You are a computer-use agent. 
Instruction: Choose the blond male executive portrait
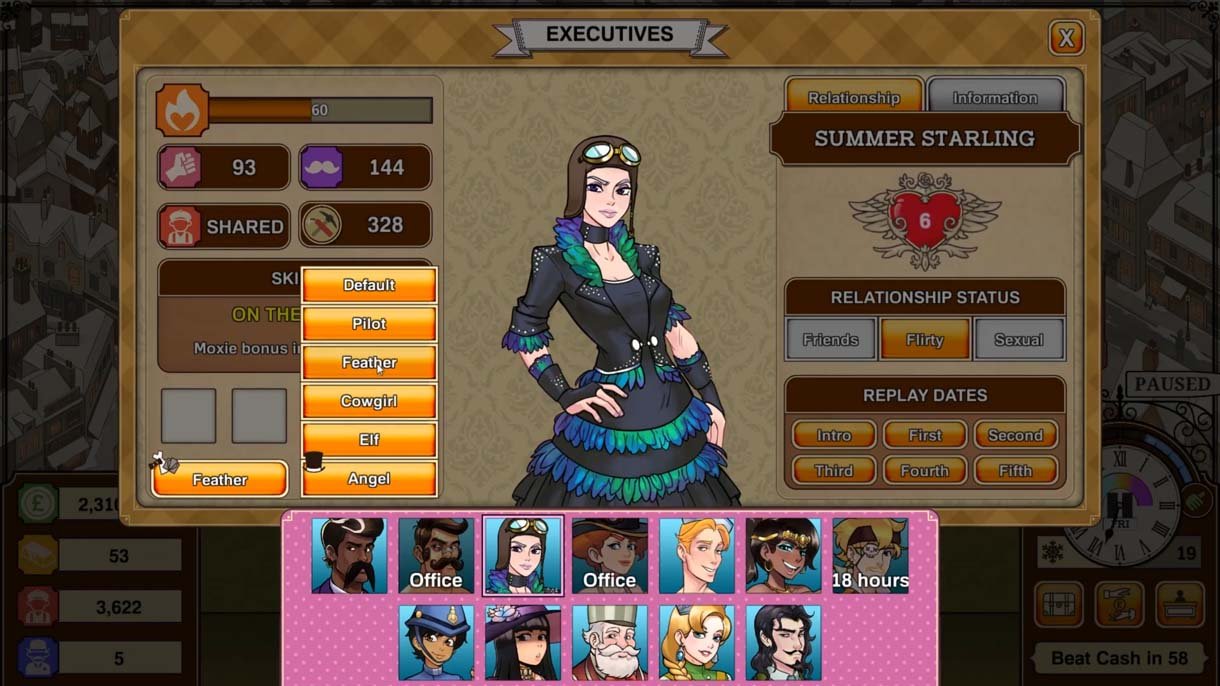pyautogui.click(x=697, y=556)
